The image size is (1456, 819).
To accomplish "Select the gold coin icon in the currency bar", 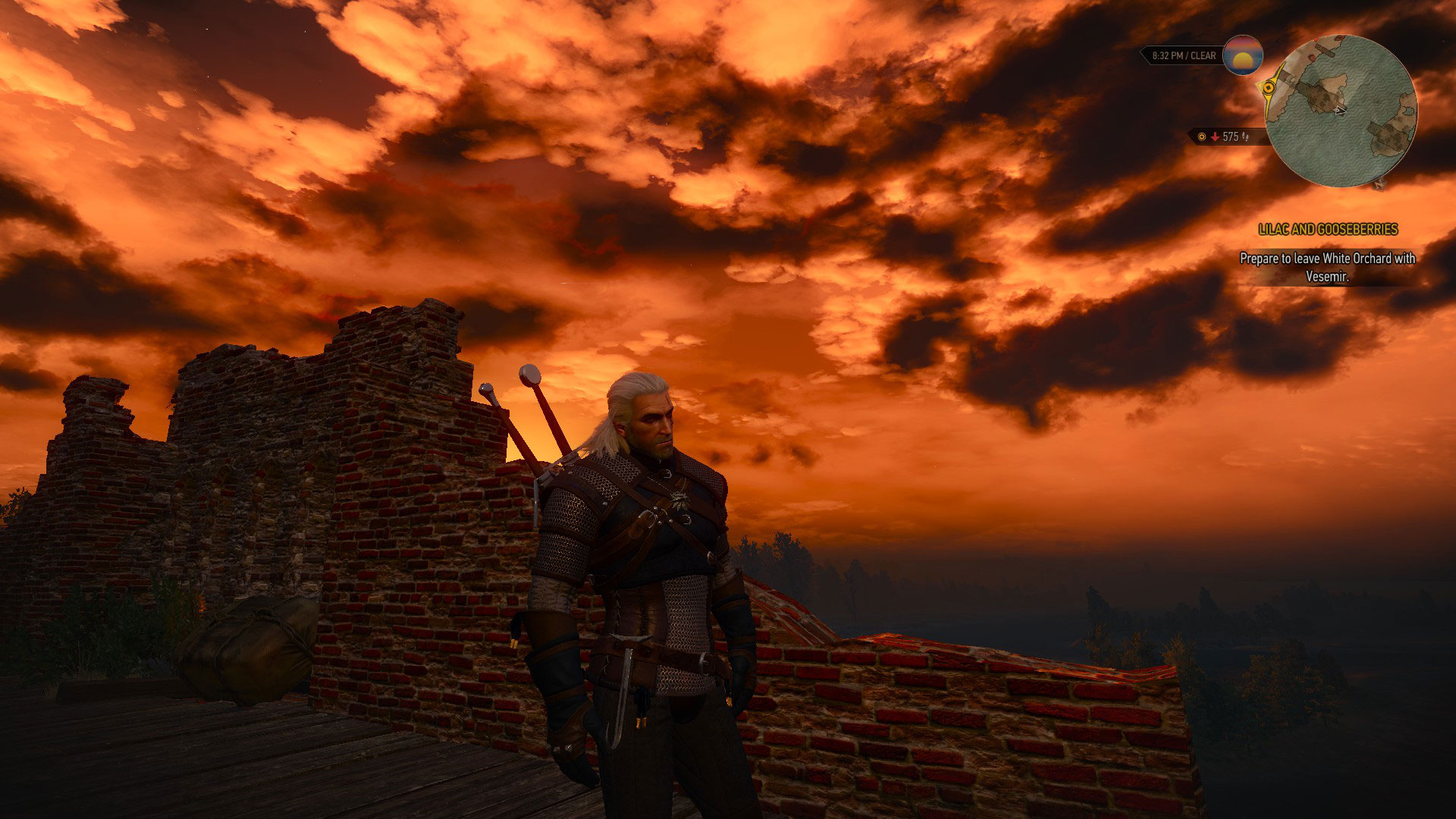I will point(1201,136).
